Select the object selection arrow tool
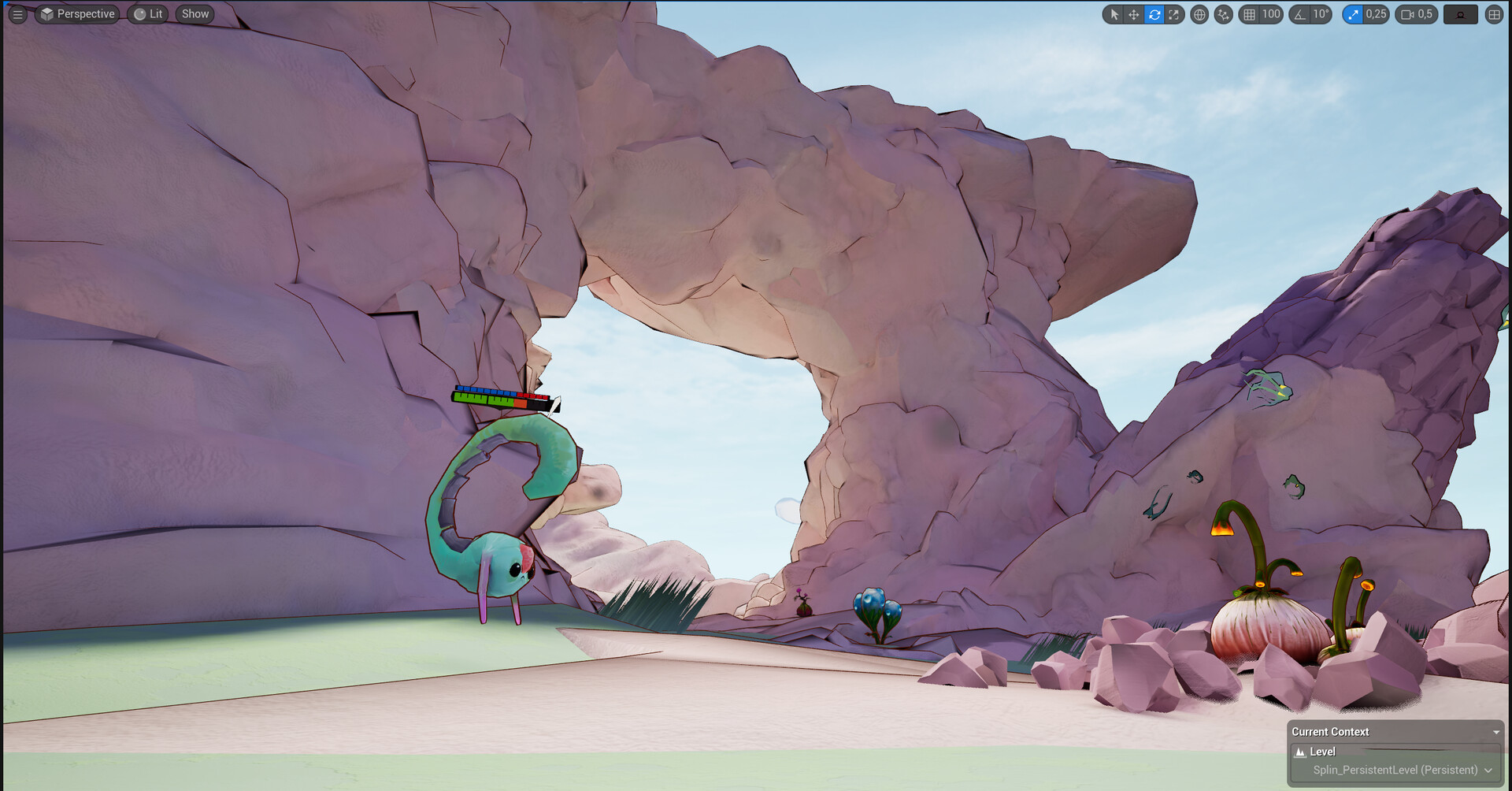Viewport: 1512px width, 791px height. [1113, 14]
